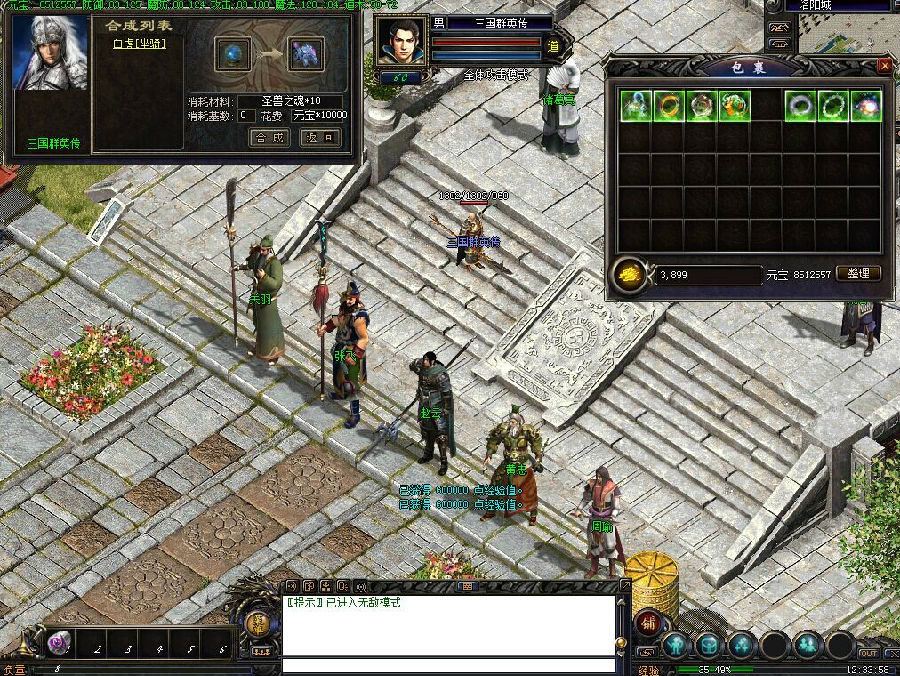Select the silver ring item in bag
Viewport: 900px width, 676px height.
click(x=799, y=105)
